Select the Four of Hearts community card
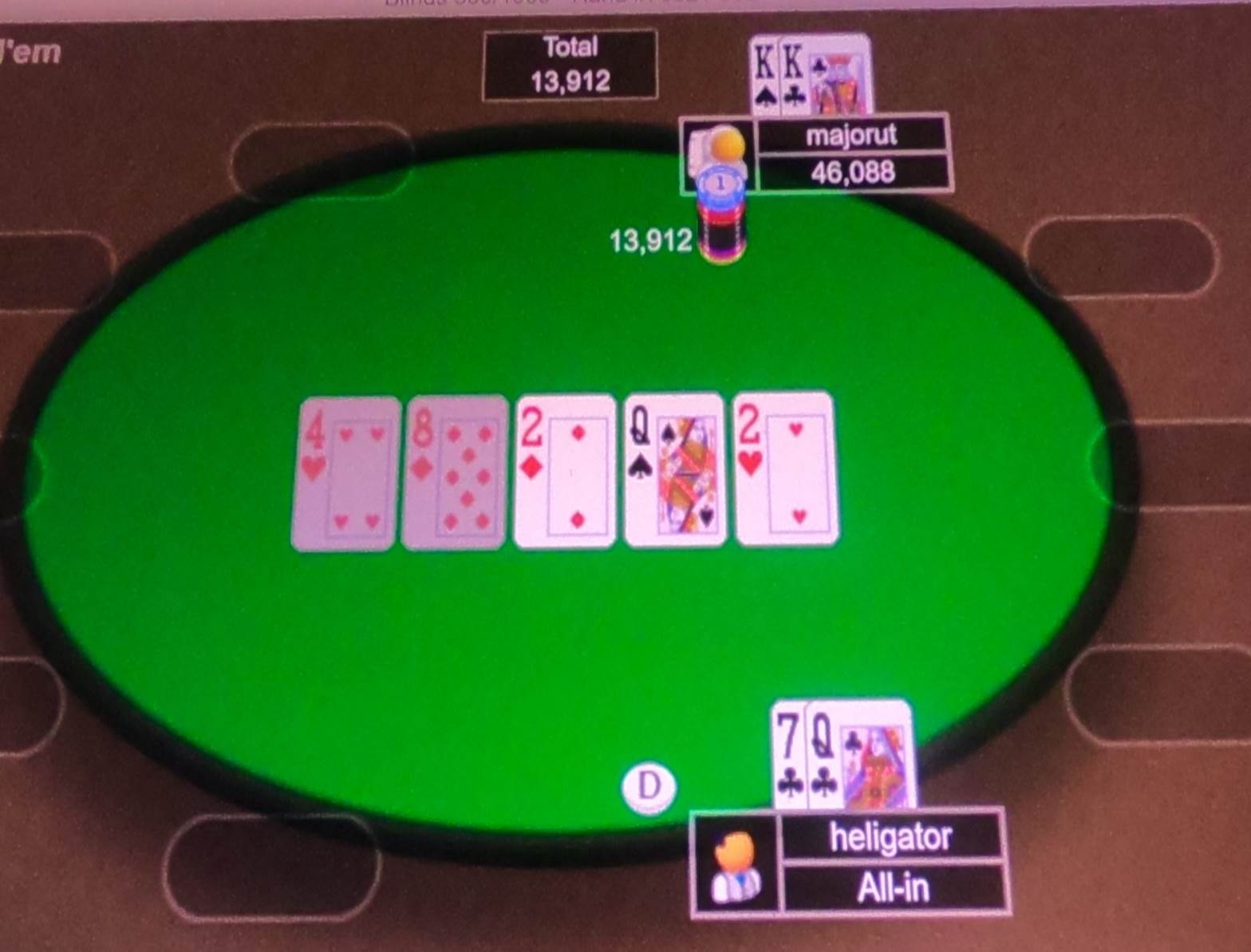 coord(346,471)
